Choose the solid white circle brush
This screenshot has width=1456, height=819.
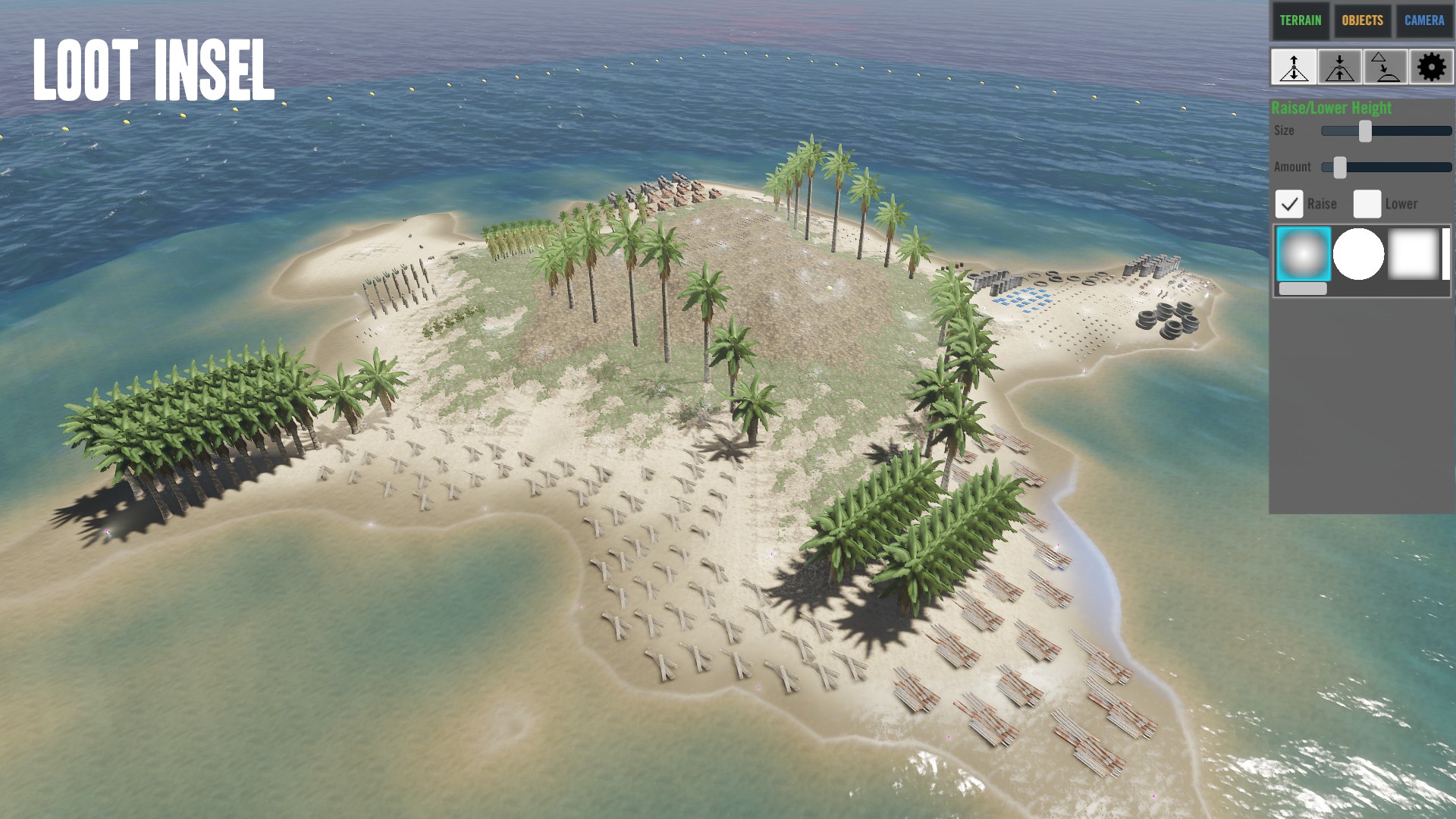(x=1358, y=254)
